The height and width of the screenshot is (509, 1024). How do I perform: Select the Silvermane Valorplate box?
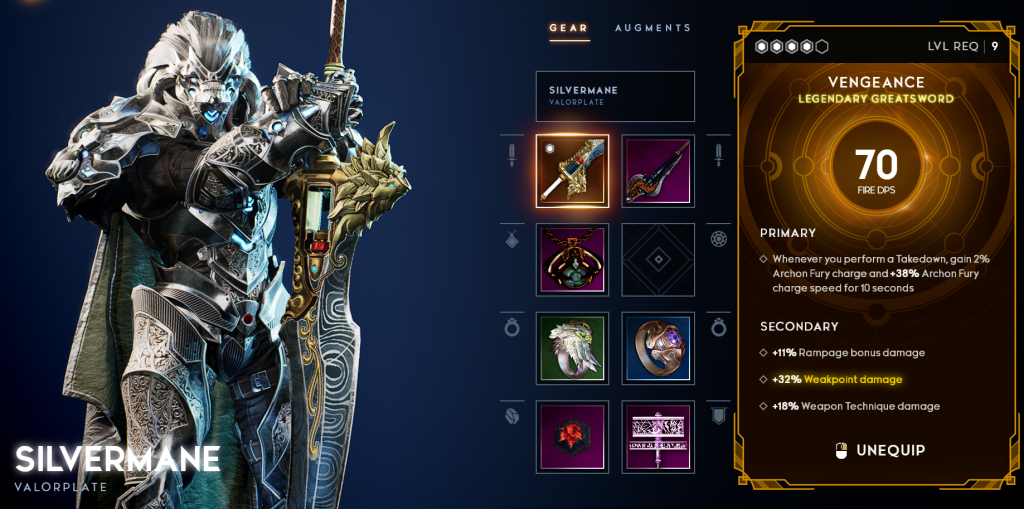pos(615,96)
